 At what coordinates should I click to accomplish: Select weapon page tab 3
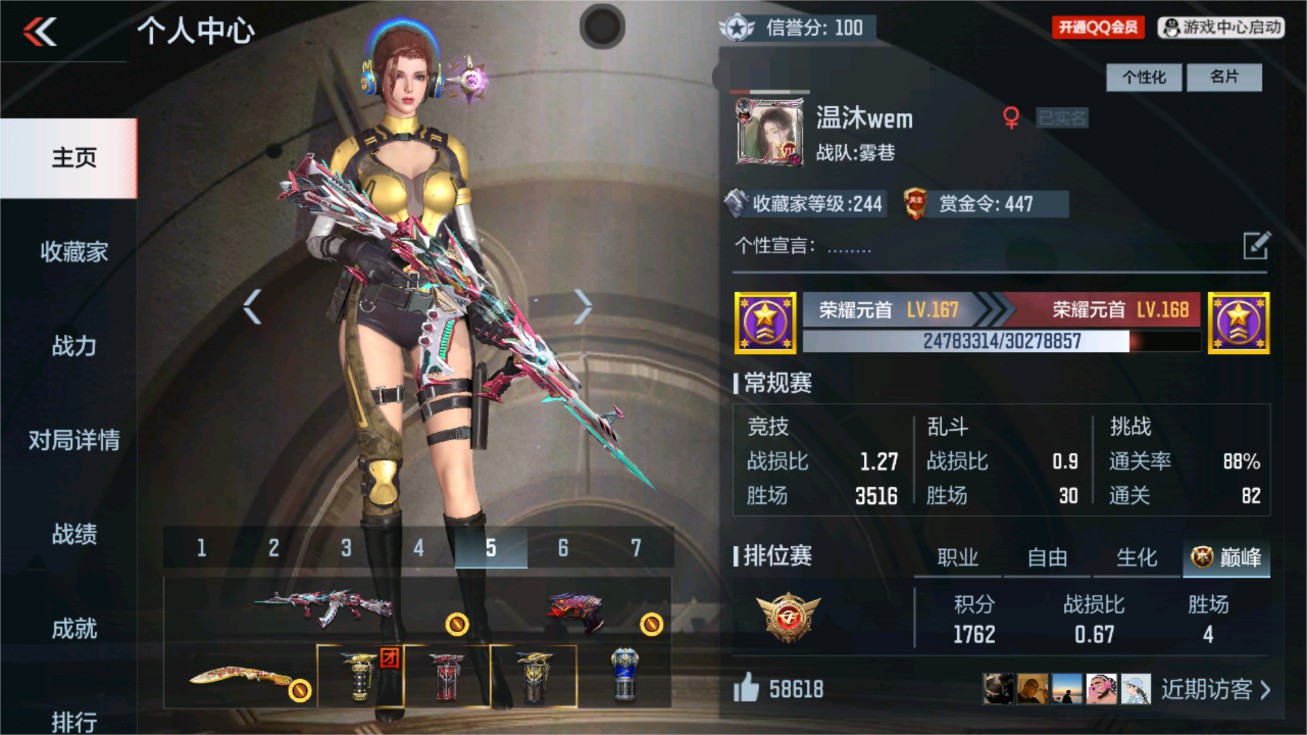tap(346, 548)
